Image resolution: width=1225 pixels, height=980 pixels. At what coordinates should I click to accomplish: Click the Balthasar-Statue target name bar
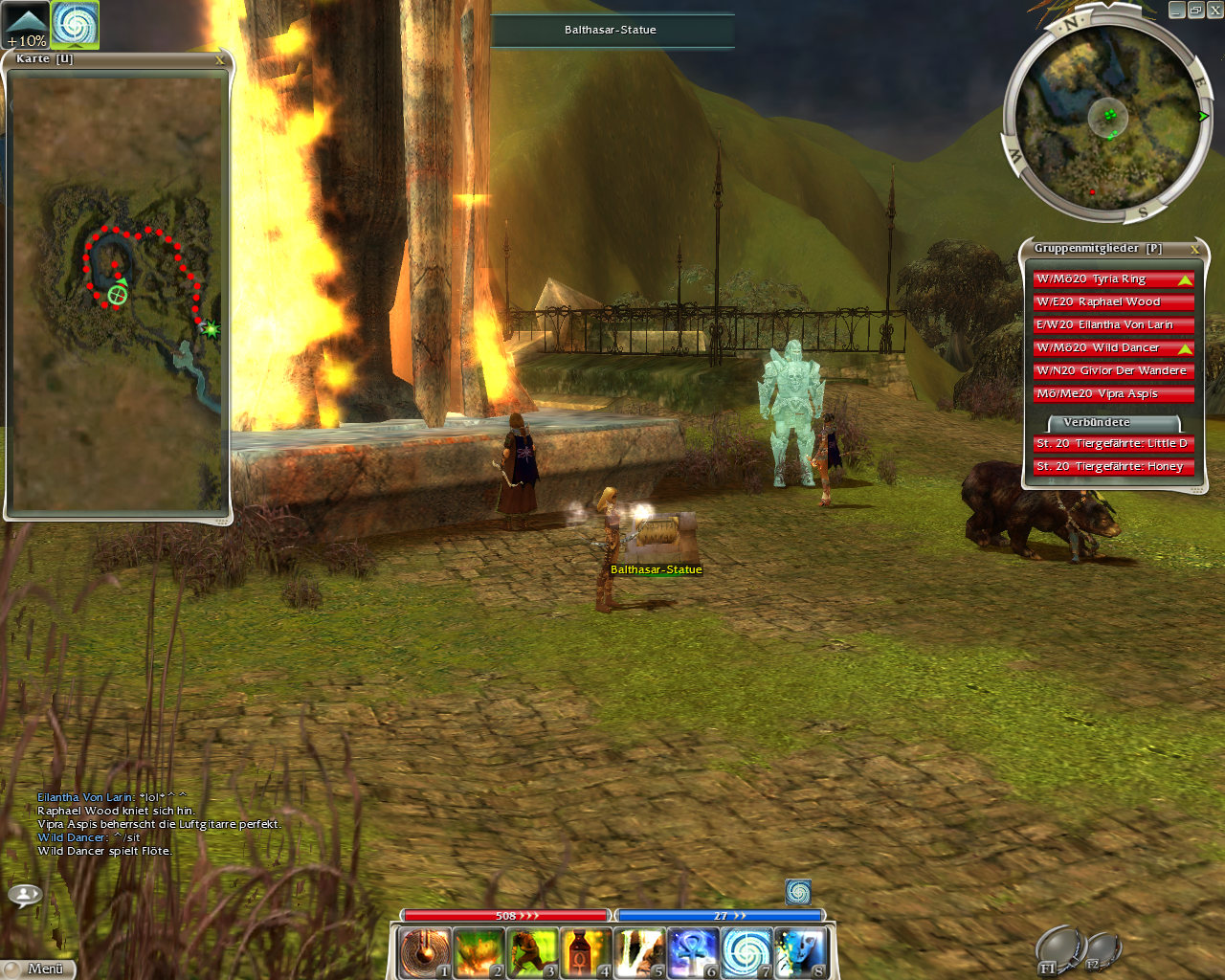pos(612,30)
